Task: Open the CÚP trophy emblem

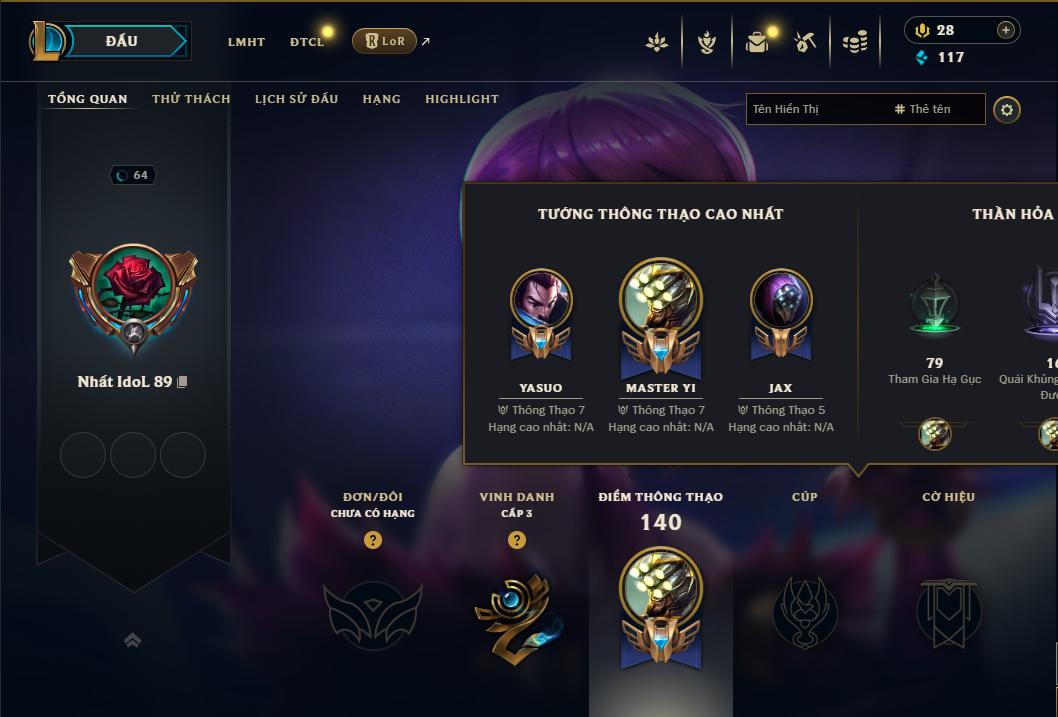Action: click(x=804, y=612)
